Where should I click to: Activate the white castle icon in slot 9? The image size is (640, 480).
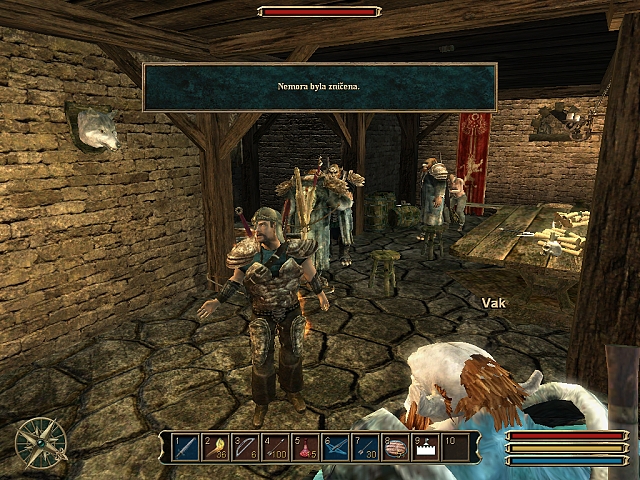(x=425, y=447)
